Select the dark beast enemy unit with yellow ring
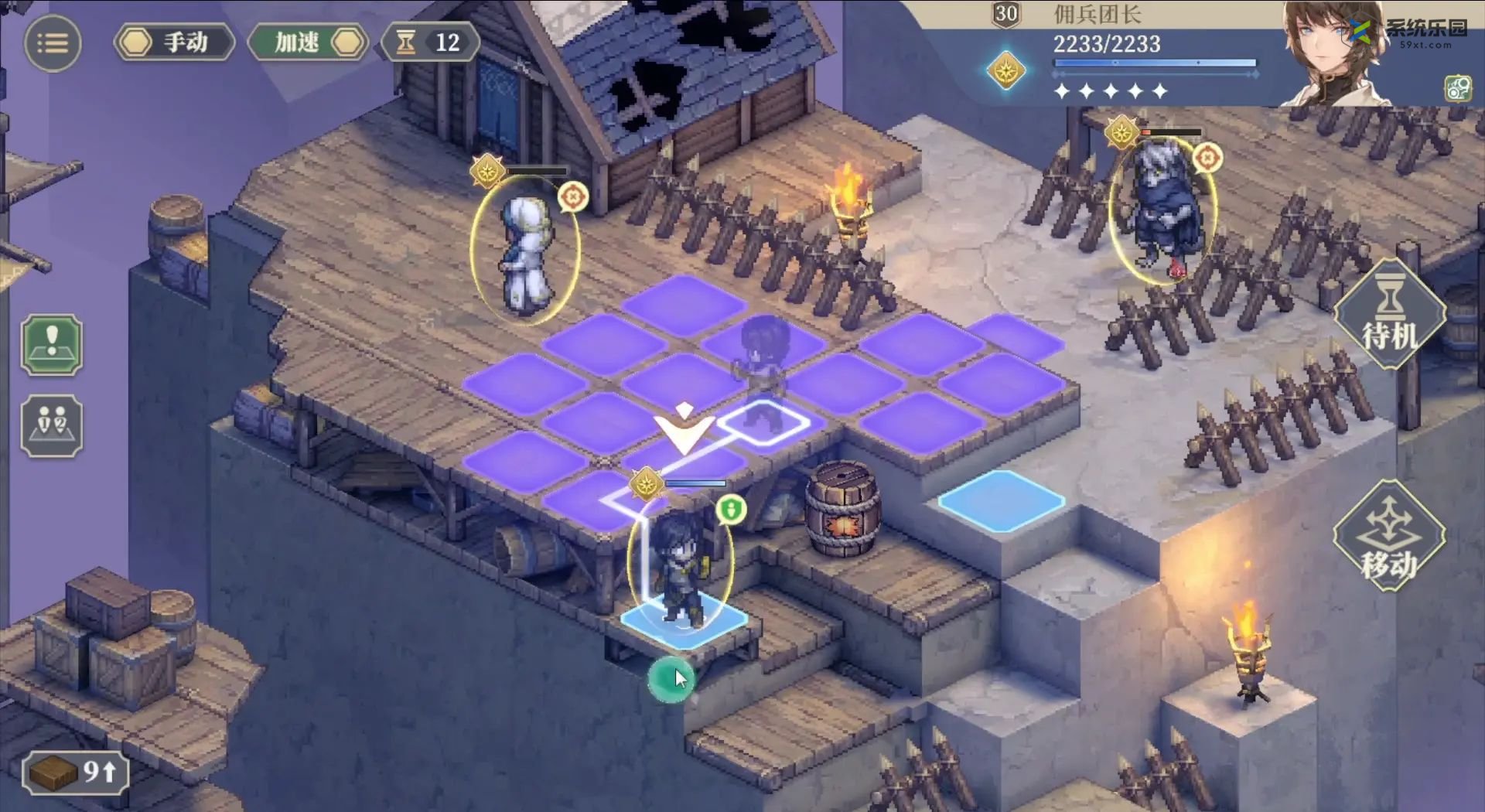The image size is (1485, 812). point(1162,209)
